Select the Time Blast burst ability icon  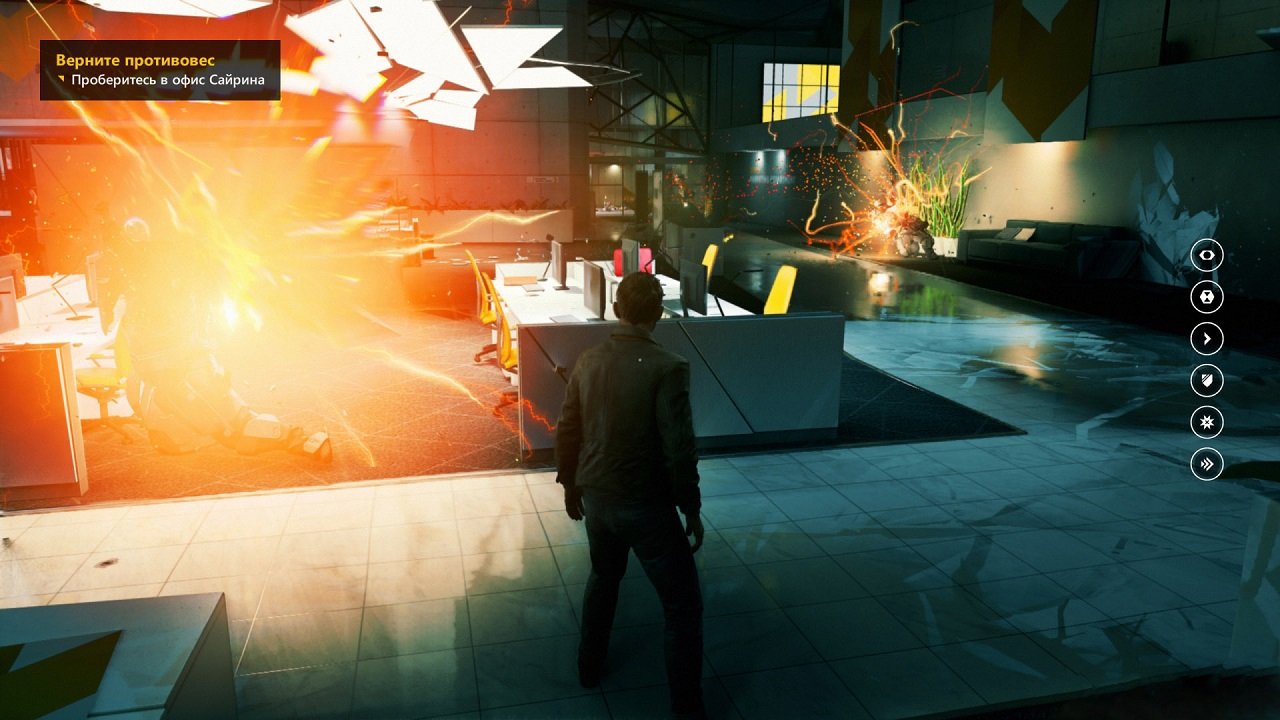click(1205, 423)
